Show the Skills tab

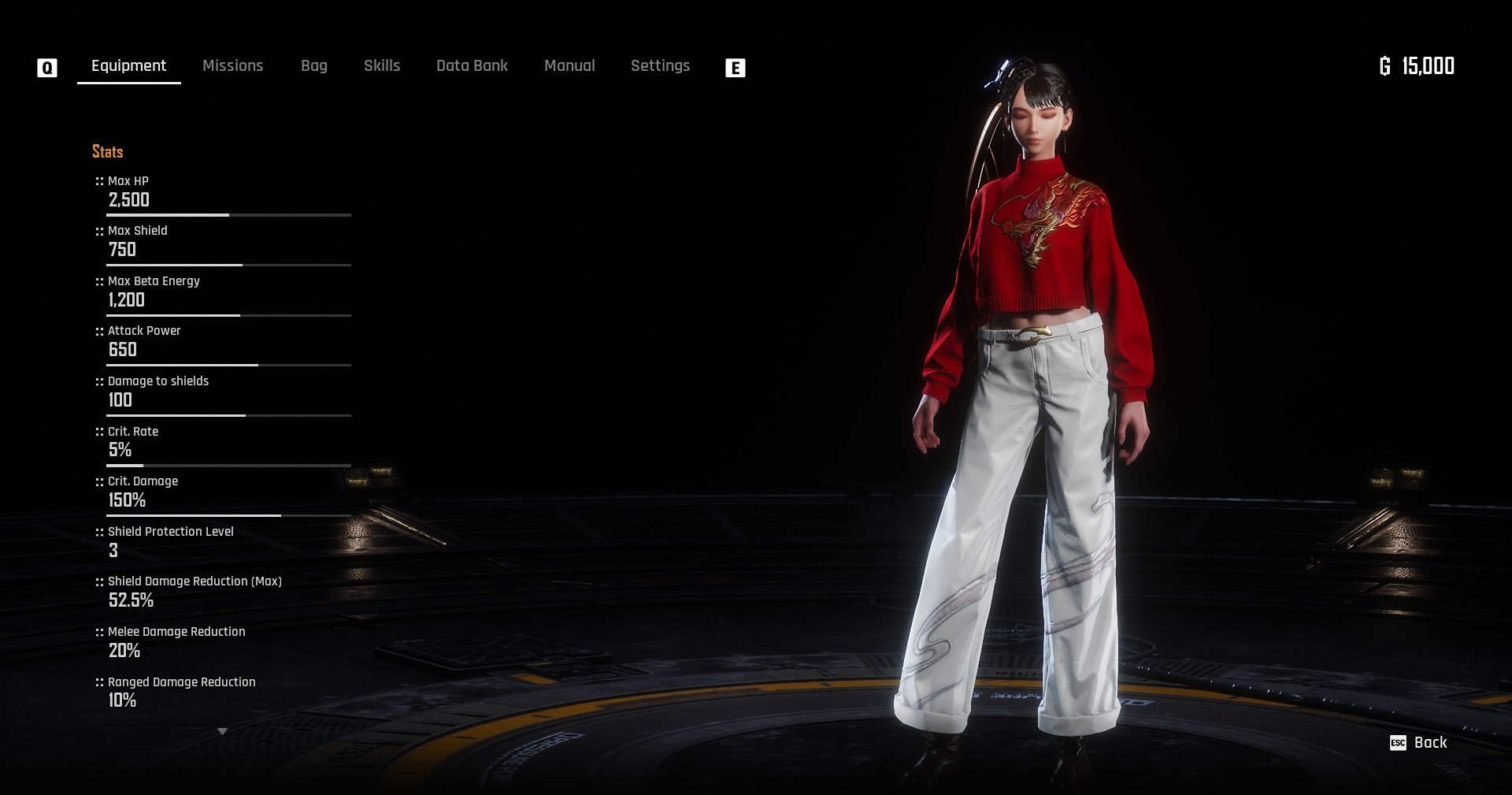point(381,66)
